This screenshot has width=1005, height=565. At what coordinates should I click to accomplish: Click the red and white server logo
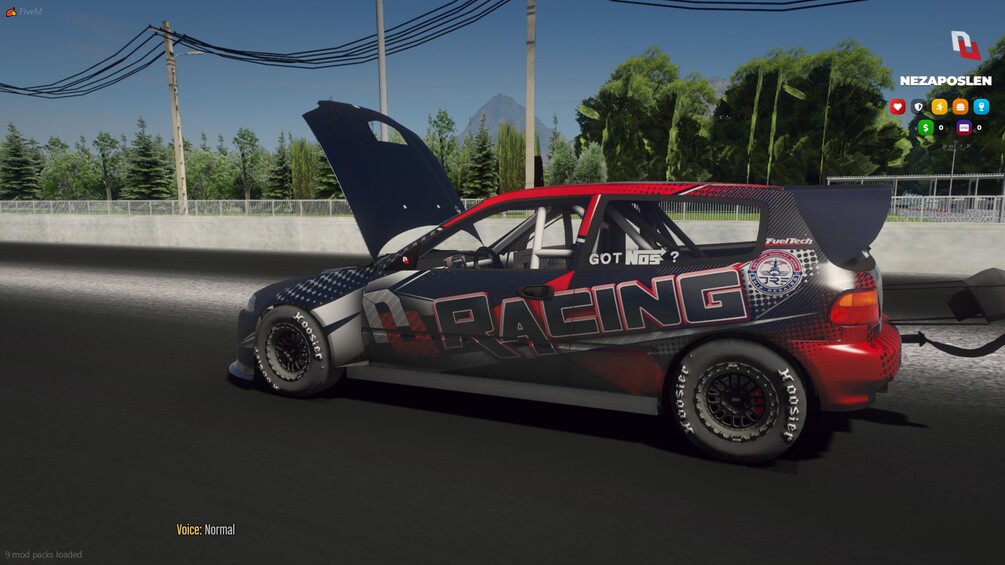[x=965, y=45]
